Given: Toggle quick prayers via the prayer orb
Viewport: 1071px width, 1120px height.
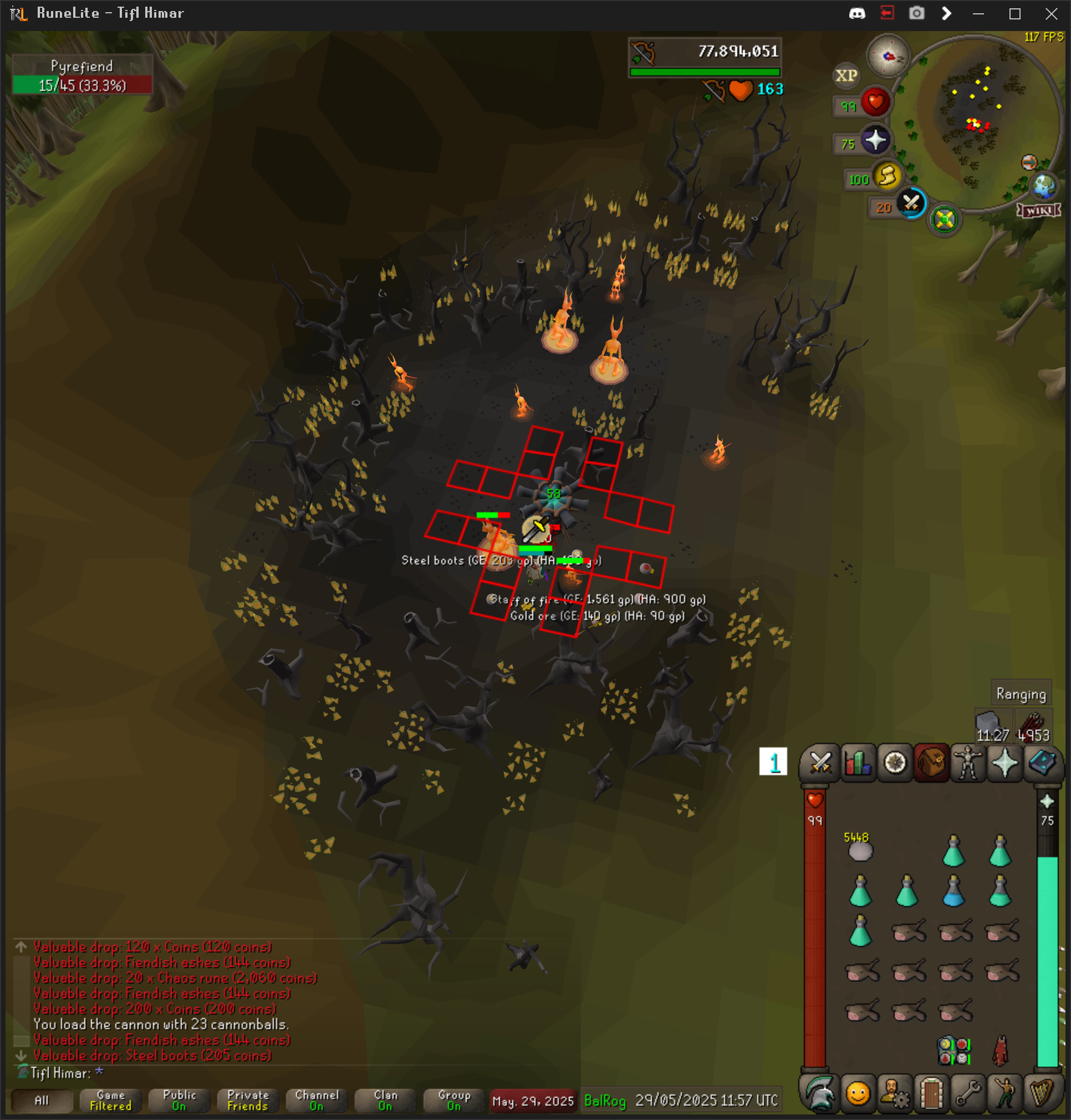Looking at the screenshot, I should tap(875, 141).
